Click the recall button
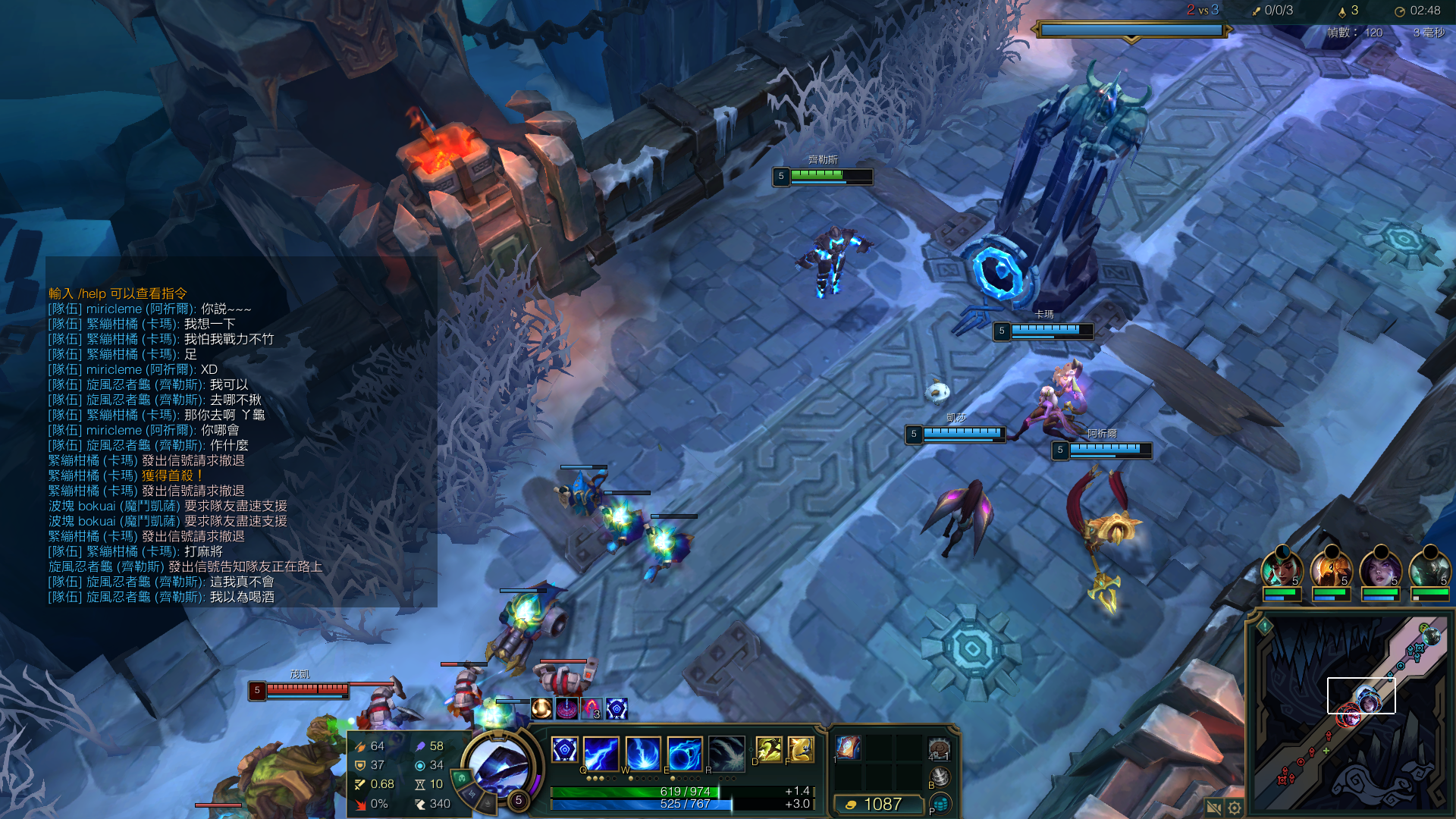The image size is (1456, 819). pos(940,776)
